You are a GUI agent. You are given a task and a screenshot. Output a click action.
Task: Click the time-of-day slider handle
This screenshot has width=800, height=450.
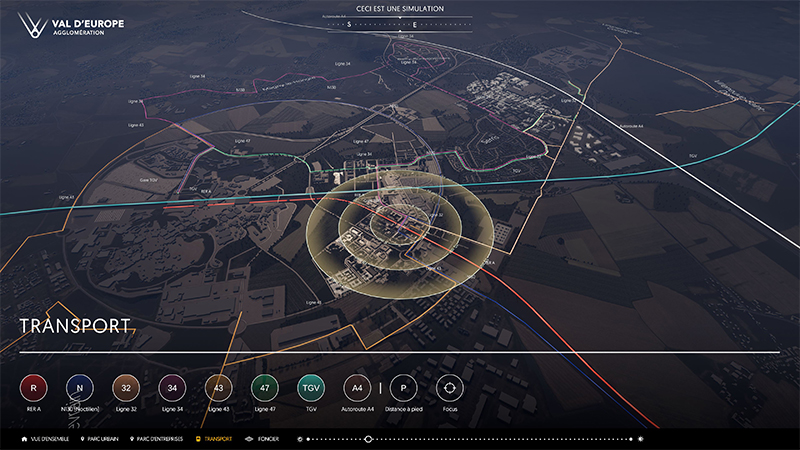pos(368,439)
